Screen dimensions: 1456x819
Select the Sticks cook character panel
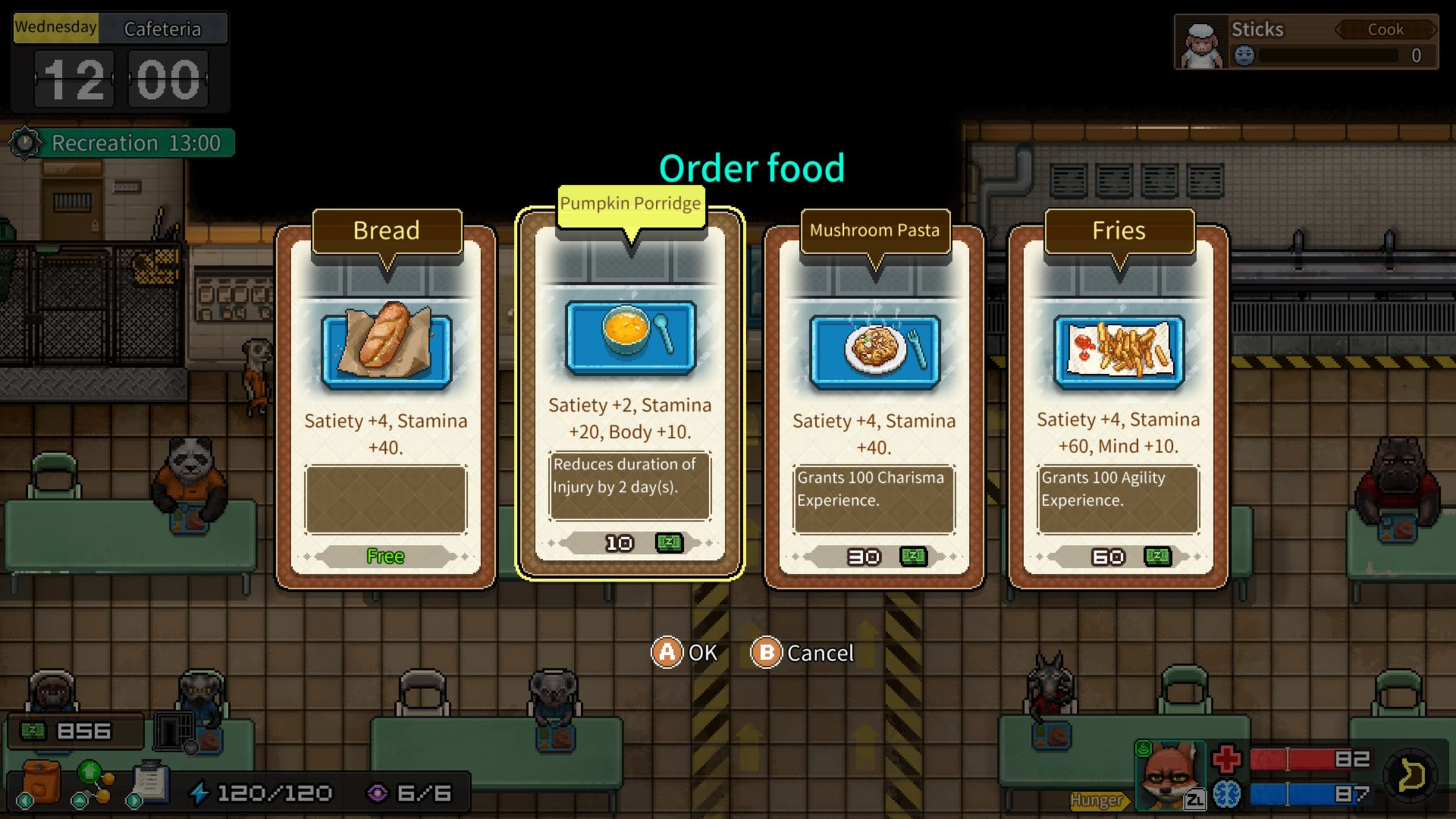(x=1306, y=42)
